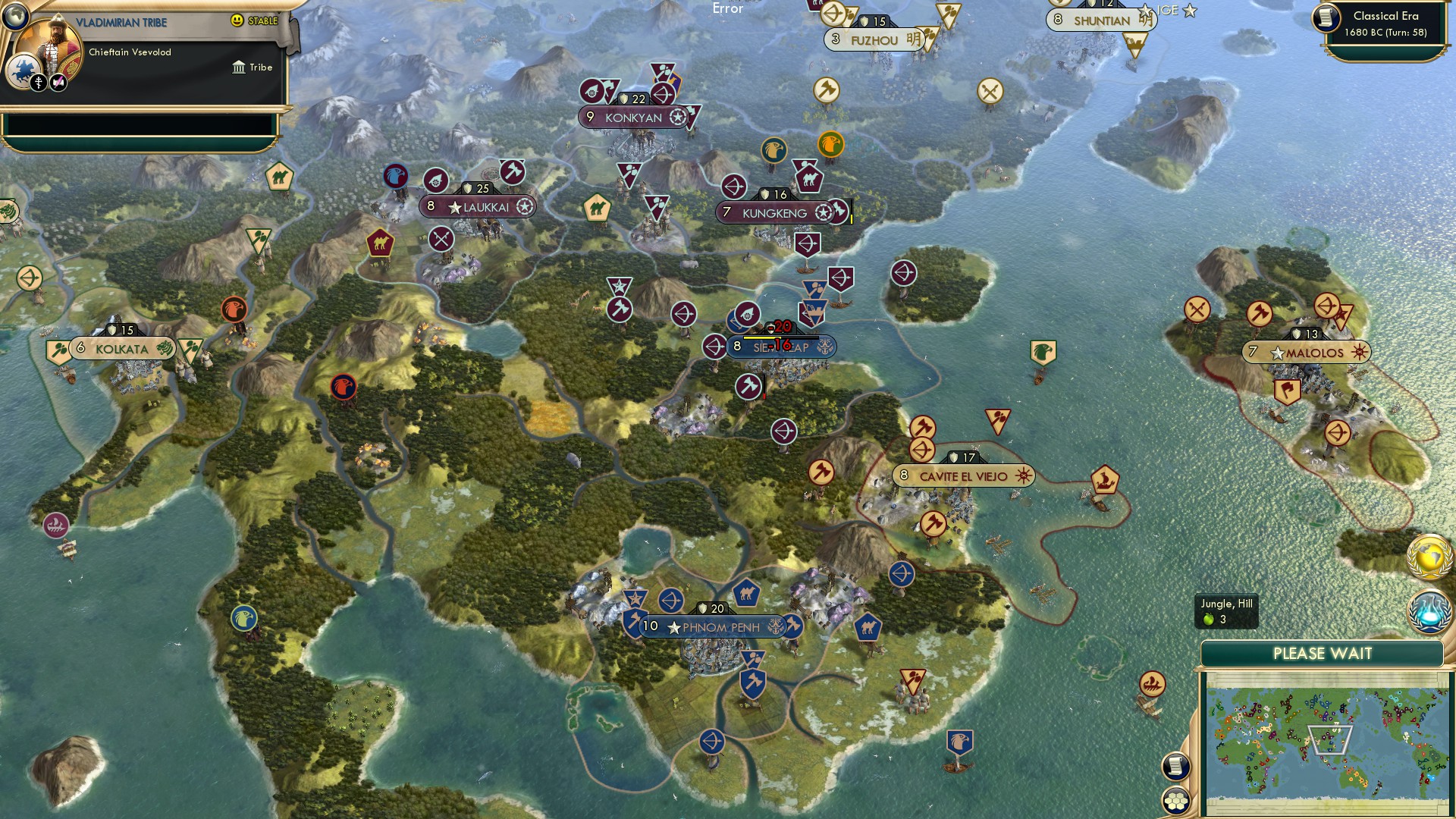This screenshot has height=819, width=1456.
Task: Select the blue horseman military icon on tribe panel
Action: [23, 71]
